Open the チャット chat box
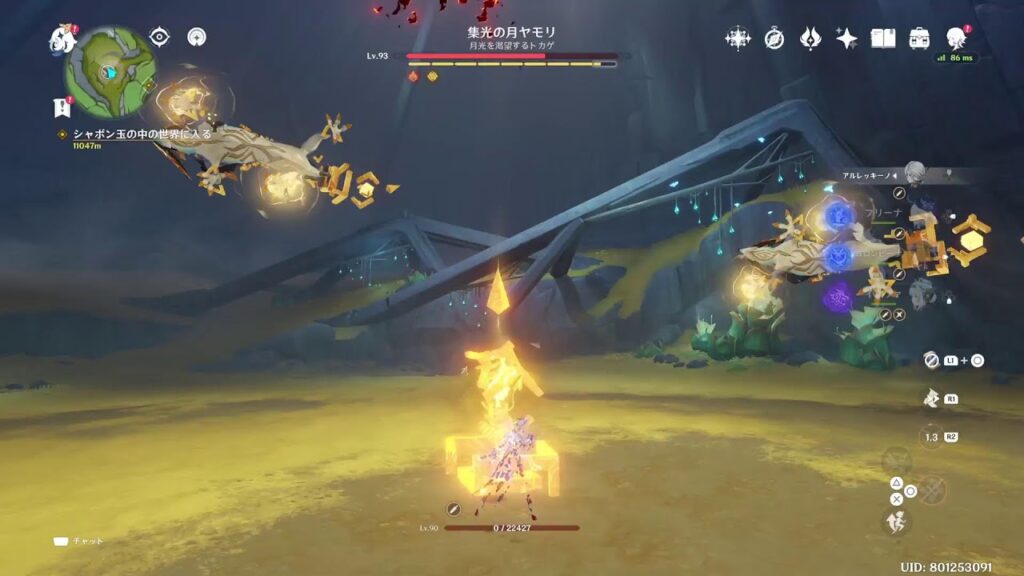The width and height of the screenshot is (1024, 576). click(78, 541)
